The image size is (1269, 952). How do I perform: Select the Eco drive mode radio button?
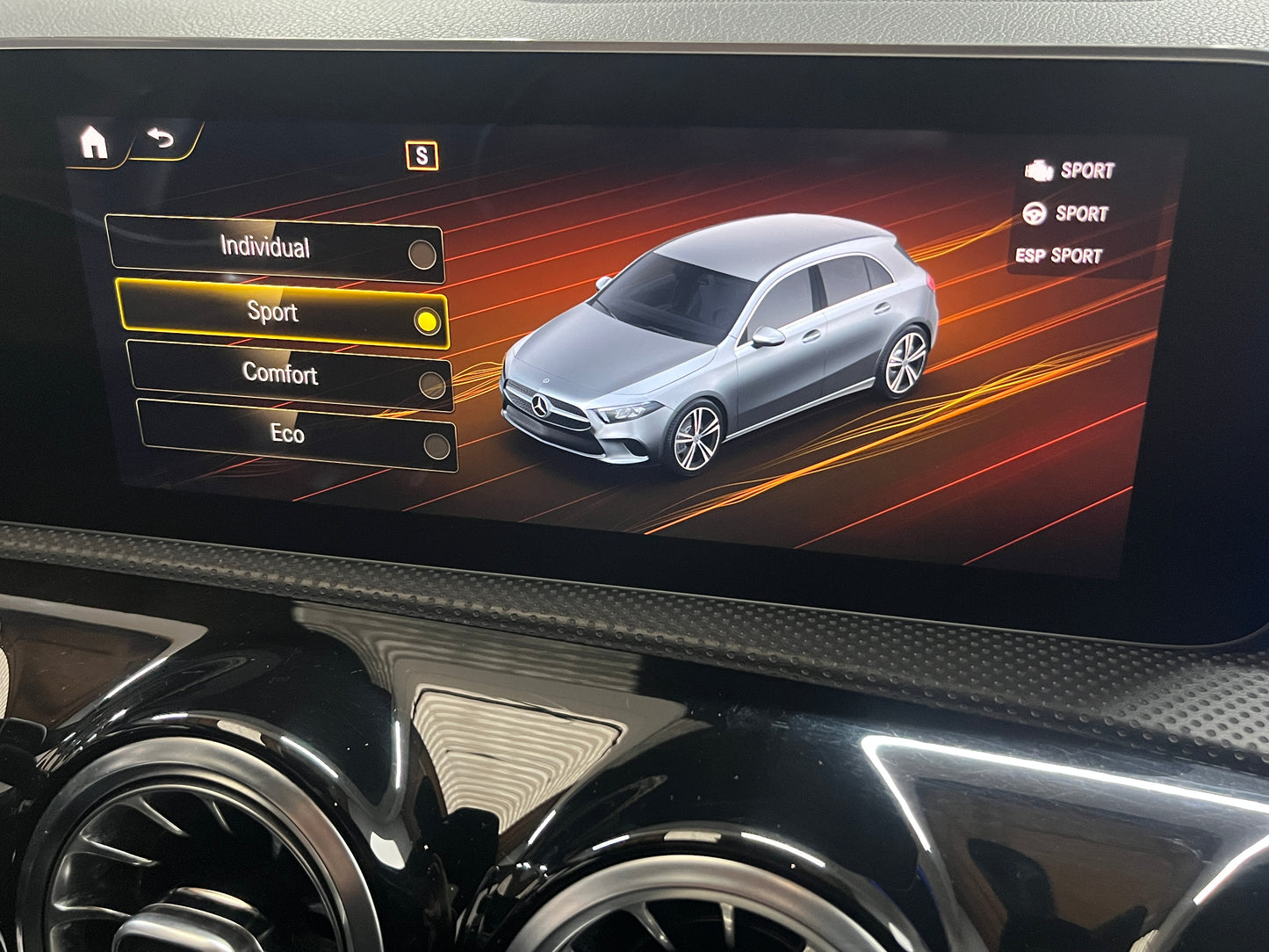click(x=433, y=446)
